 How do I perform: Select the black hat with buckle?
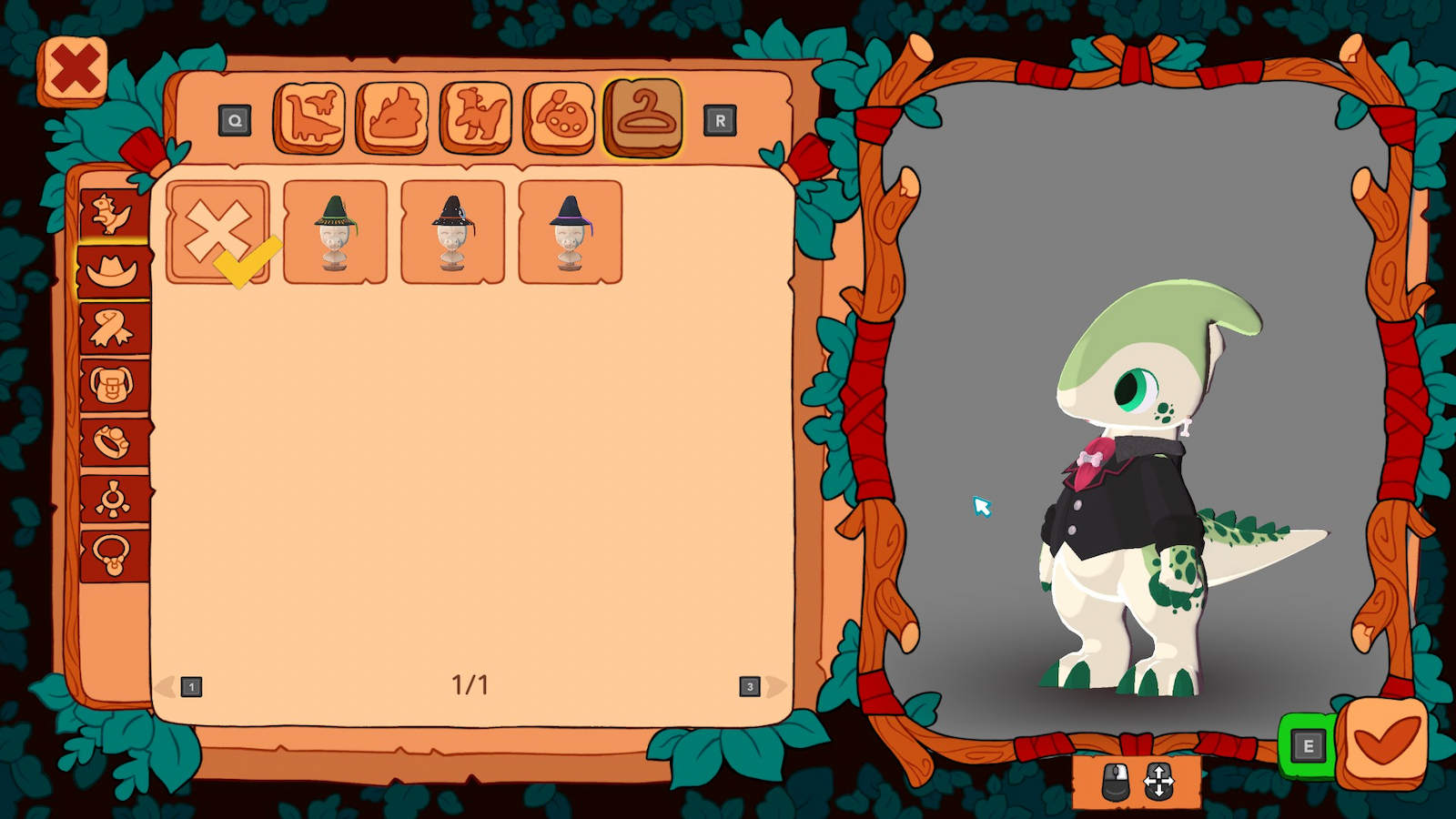tap(450, 230)
